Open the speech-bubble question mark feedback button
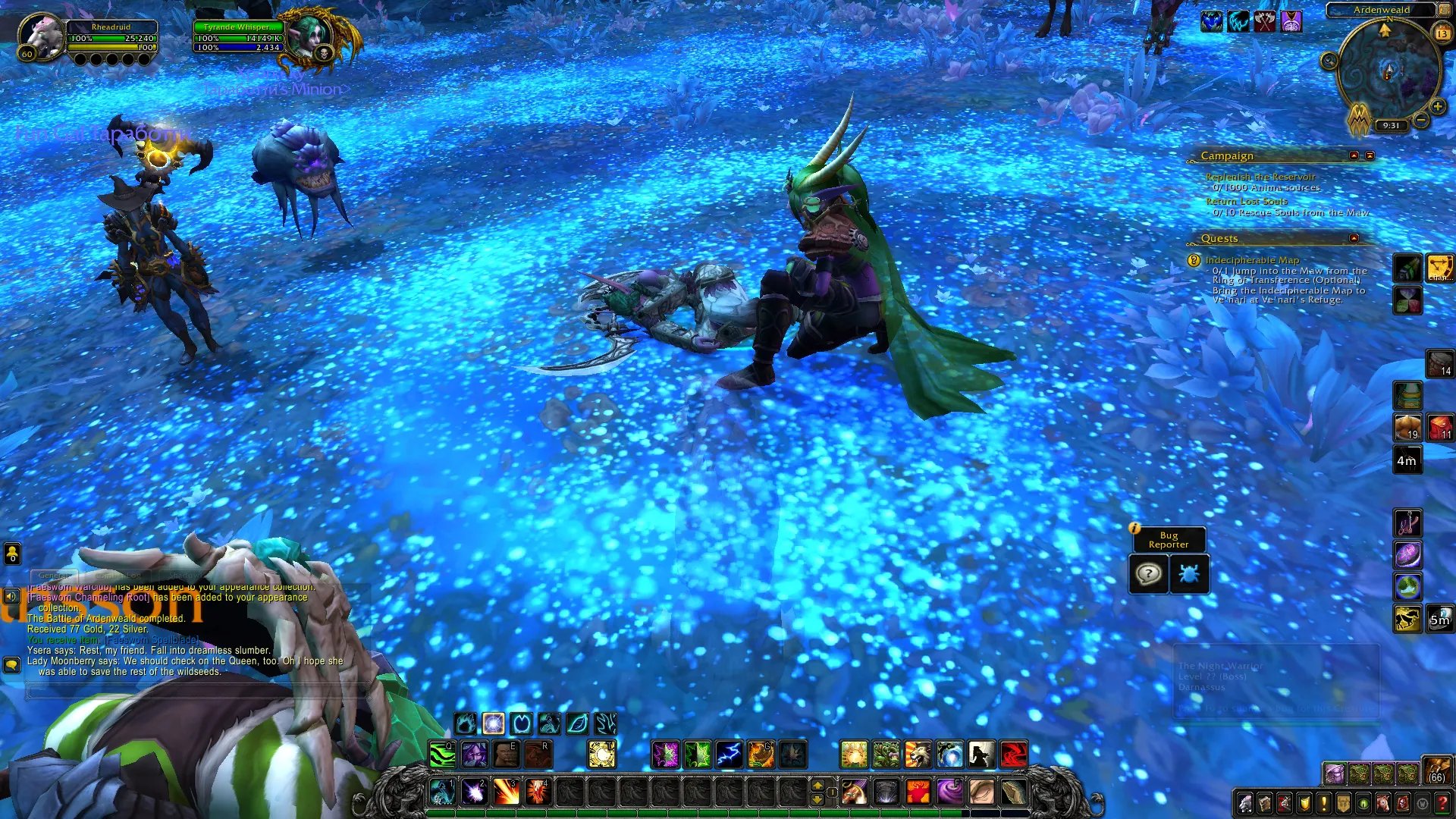The image size is (1456, 819). click(1148, 574)
